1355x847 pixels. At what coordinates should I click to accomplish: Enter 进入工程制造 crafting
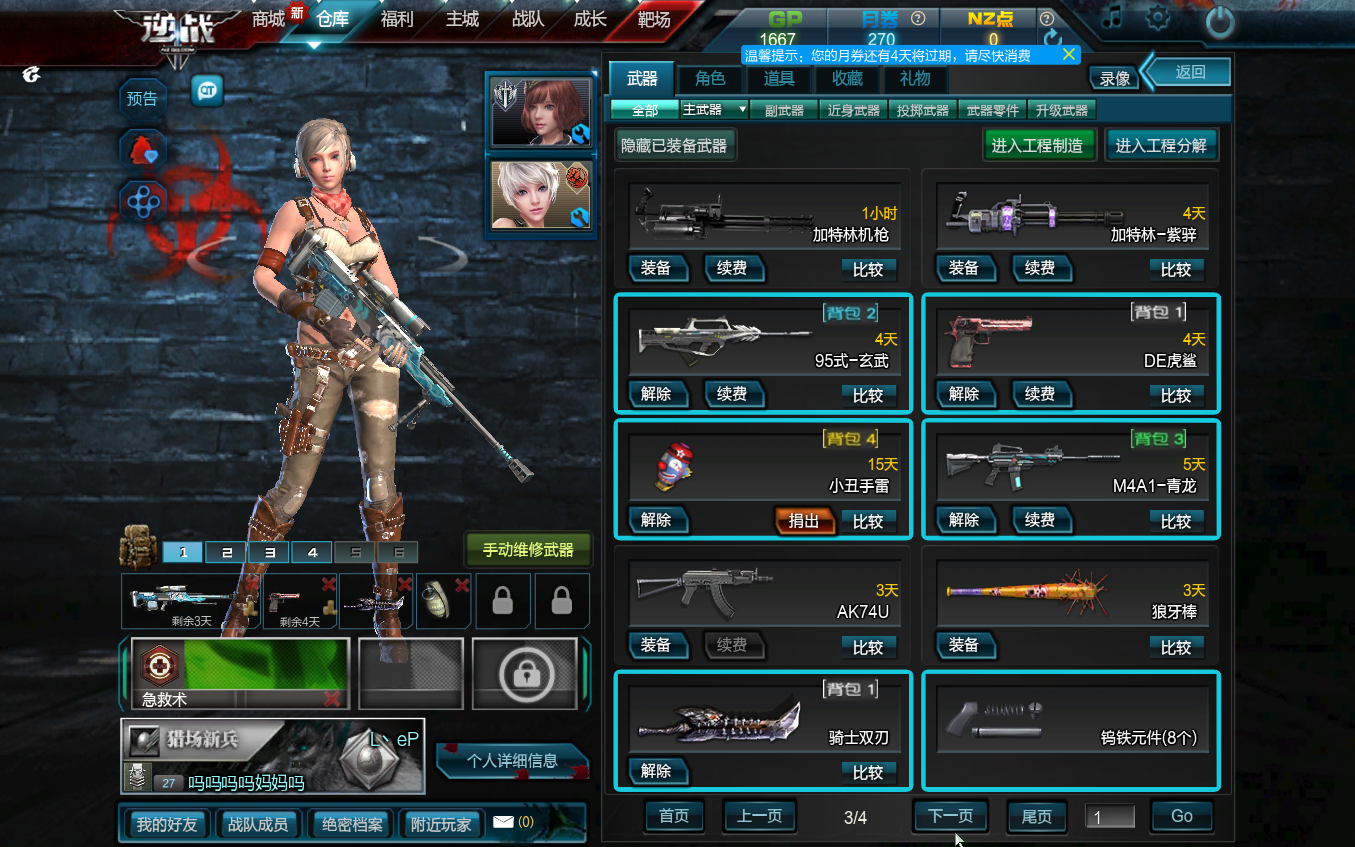[1037, 145]
